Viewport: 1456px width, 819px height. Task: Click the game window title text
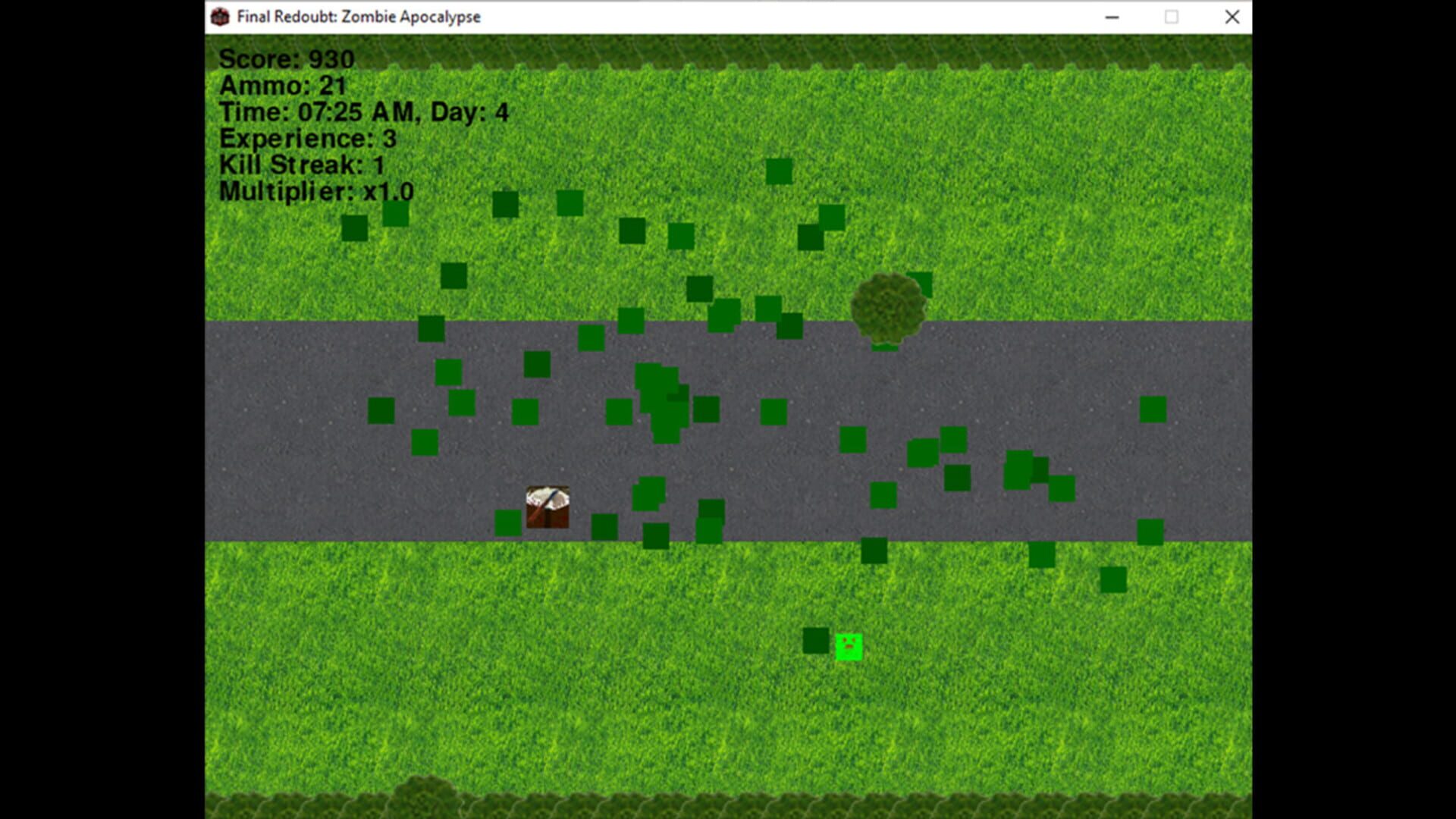coord(358,16)
